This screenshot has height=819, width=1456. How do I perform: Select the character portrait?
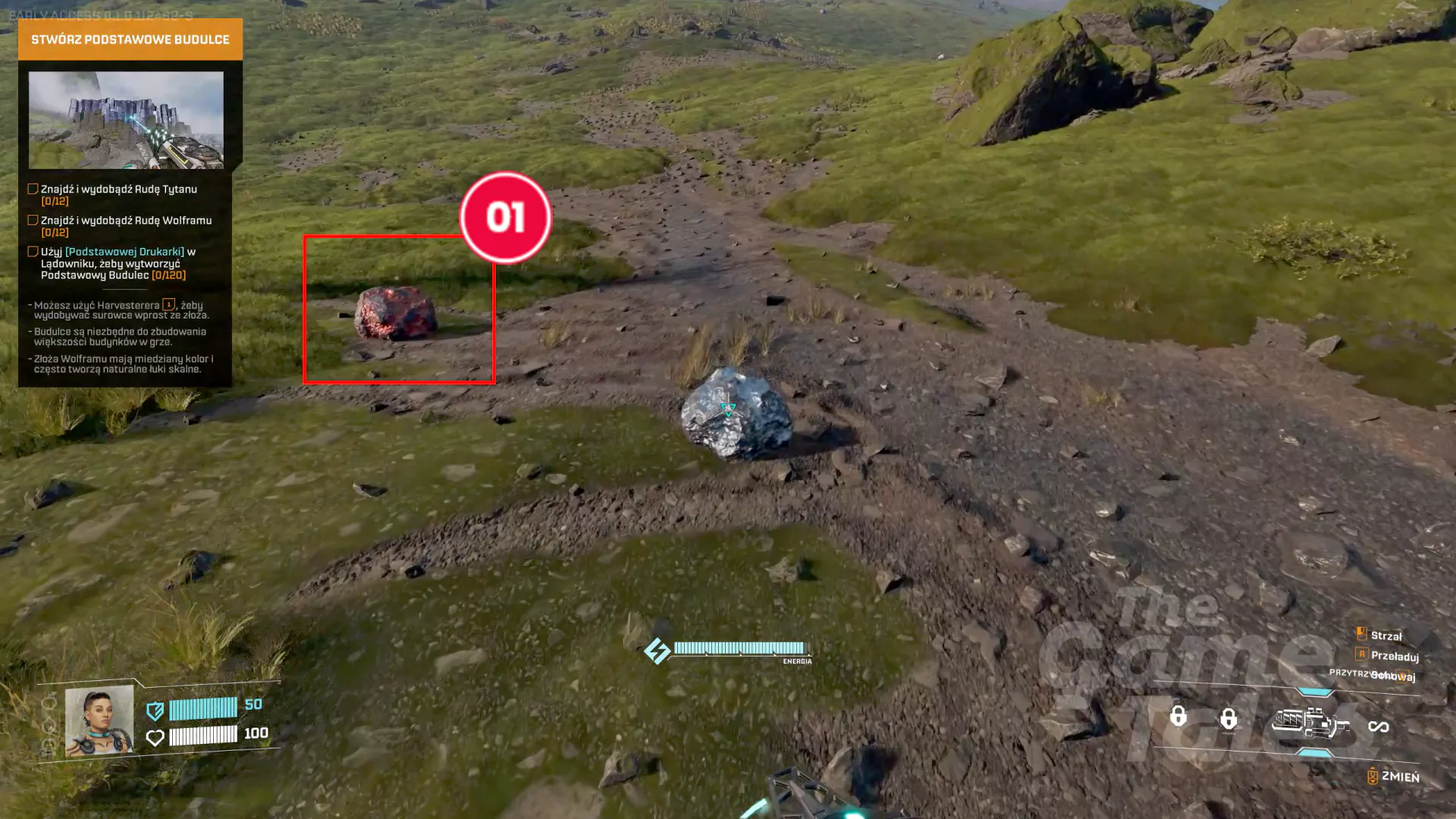(99, 721)
